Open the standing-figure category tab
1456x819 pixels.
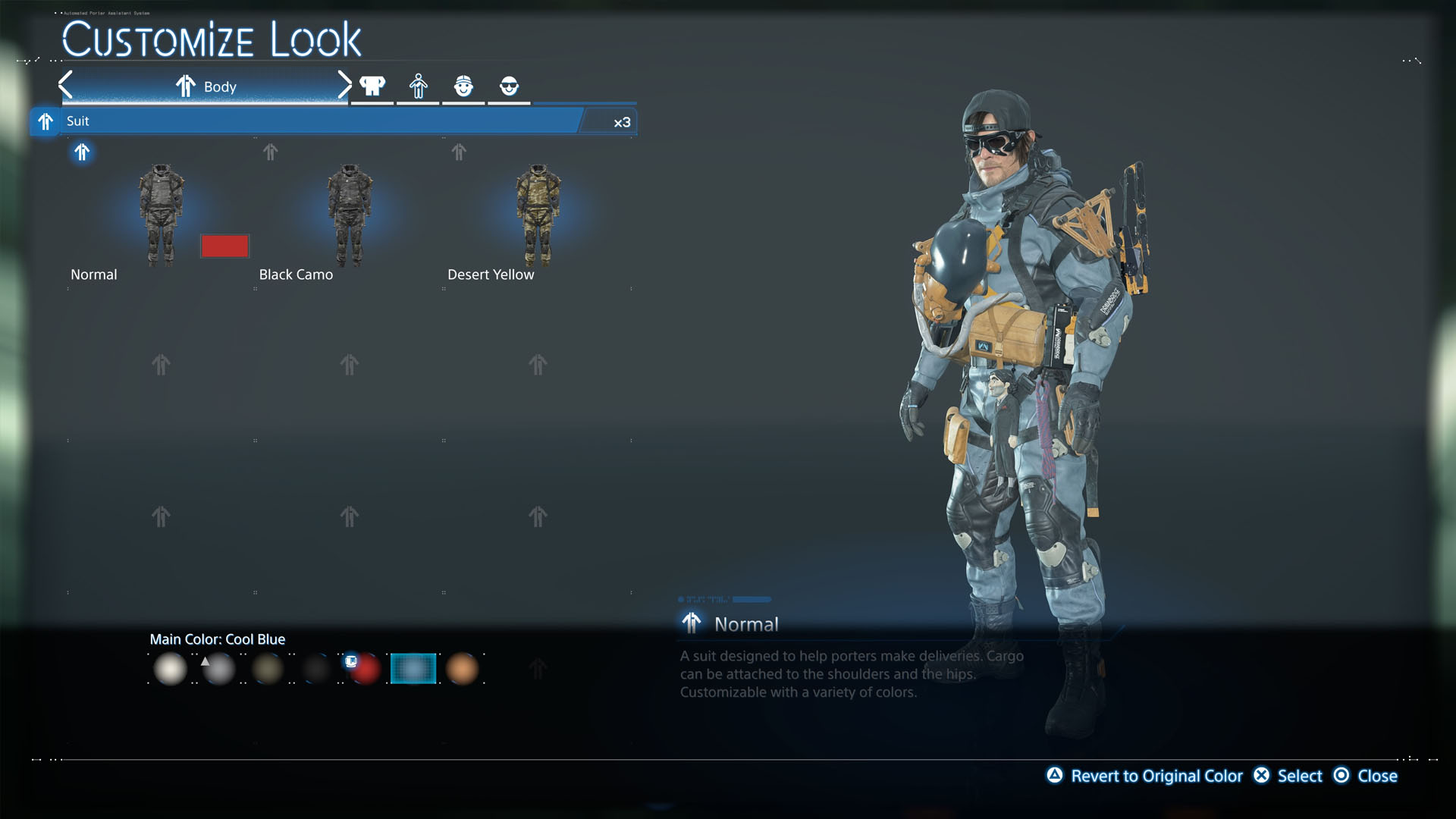coord(418,86)
